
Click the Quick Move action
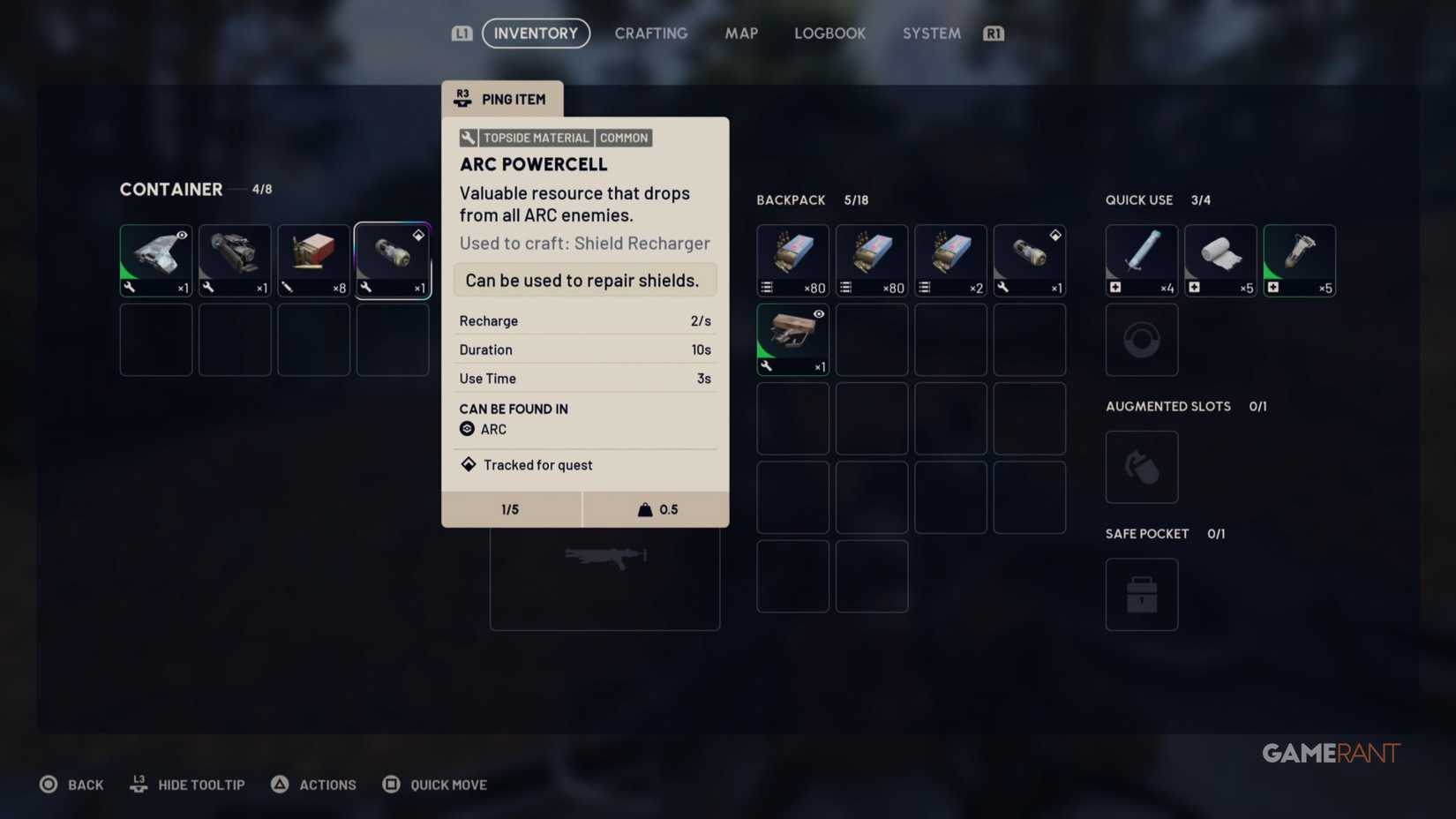[434, 784]
